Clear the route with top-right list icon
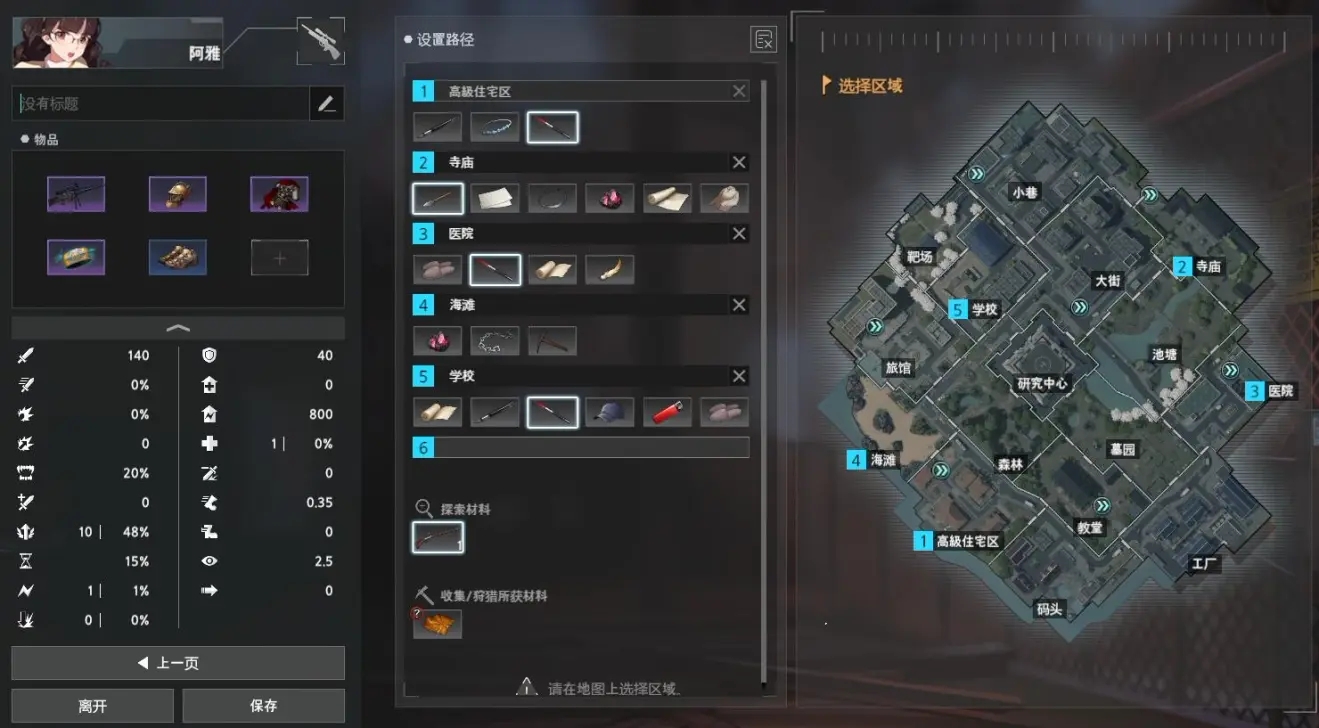1319x728 pixels. pos(763,40)
